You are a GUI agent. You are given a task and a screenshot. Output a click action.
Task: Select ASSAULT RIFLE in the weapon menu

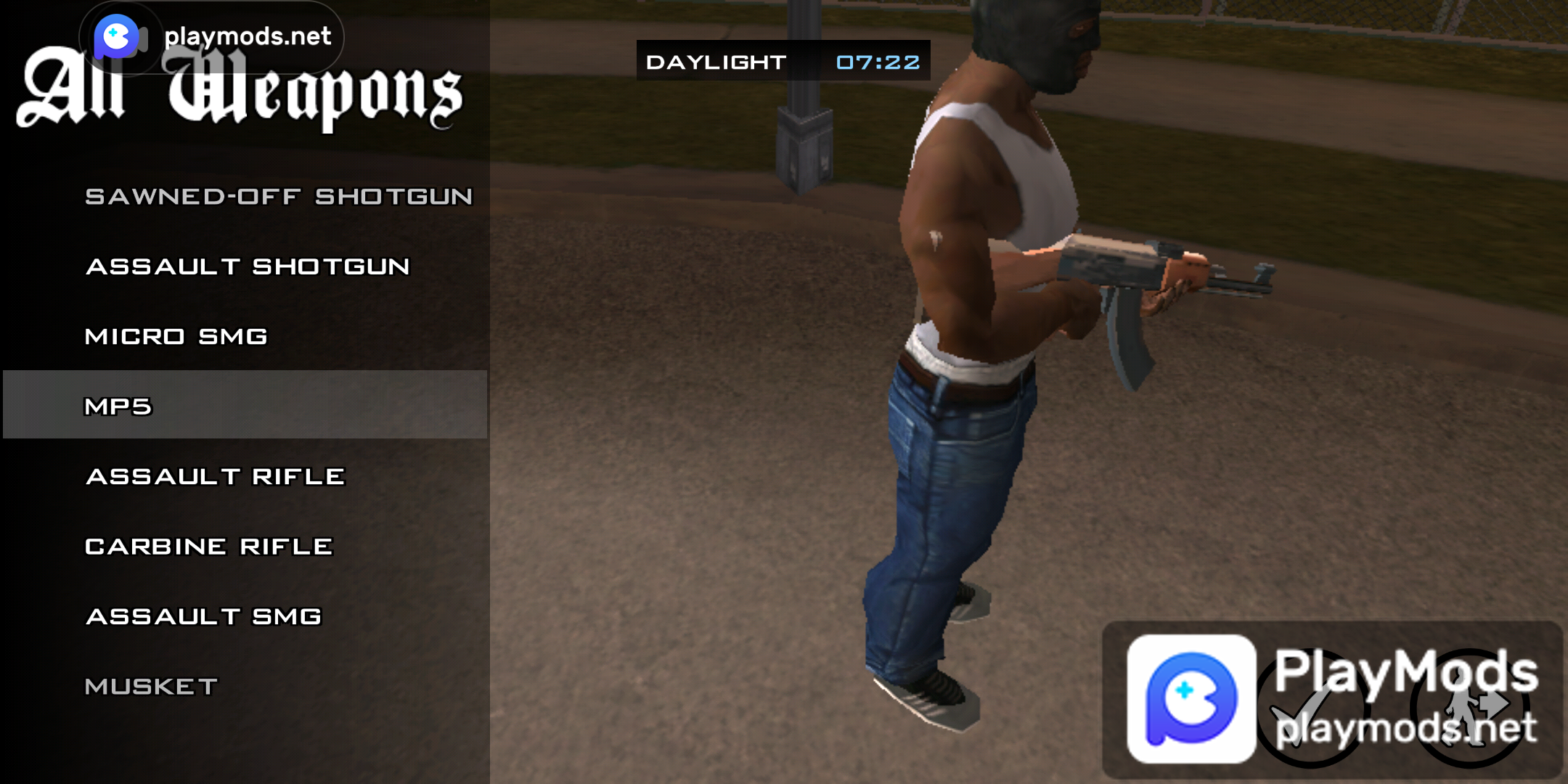click(x=214, y=475)
